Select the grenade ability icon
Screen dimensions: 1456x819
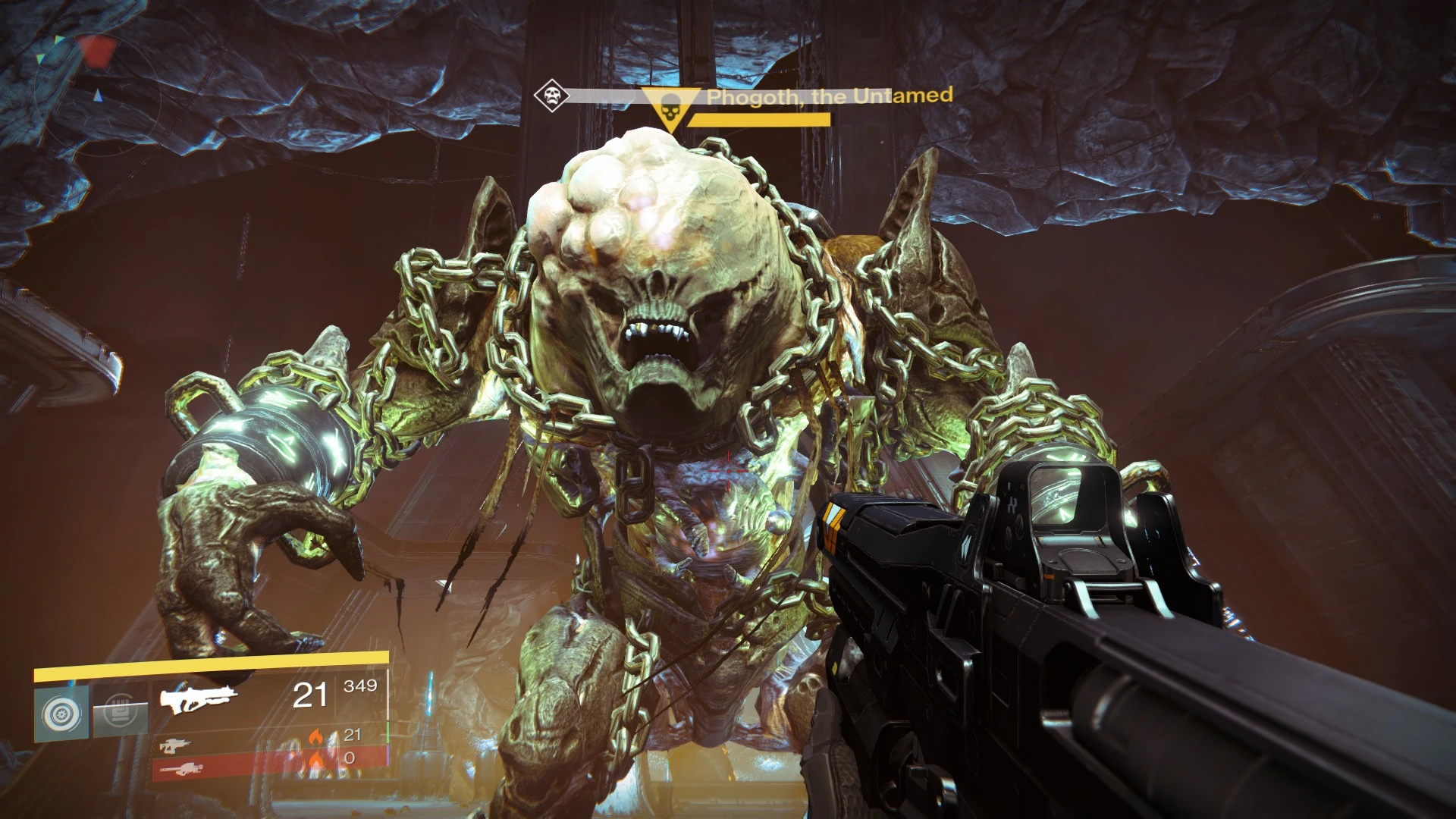point(61,714)
